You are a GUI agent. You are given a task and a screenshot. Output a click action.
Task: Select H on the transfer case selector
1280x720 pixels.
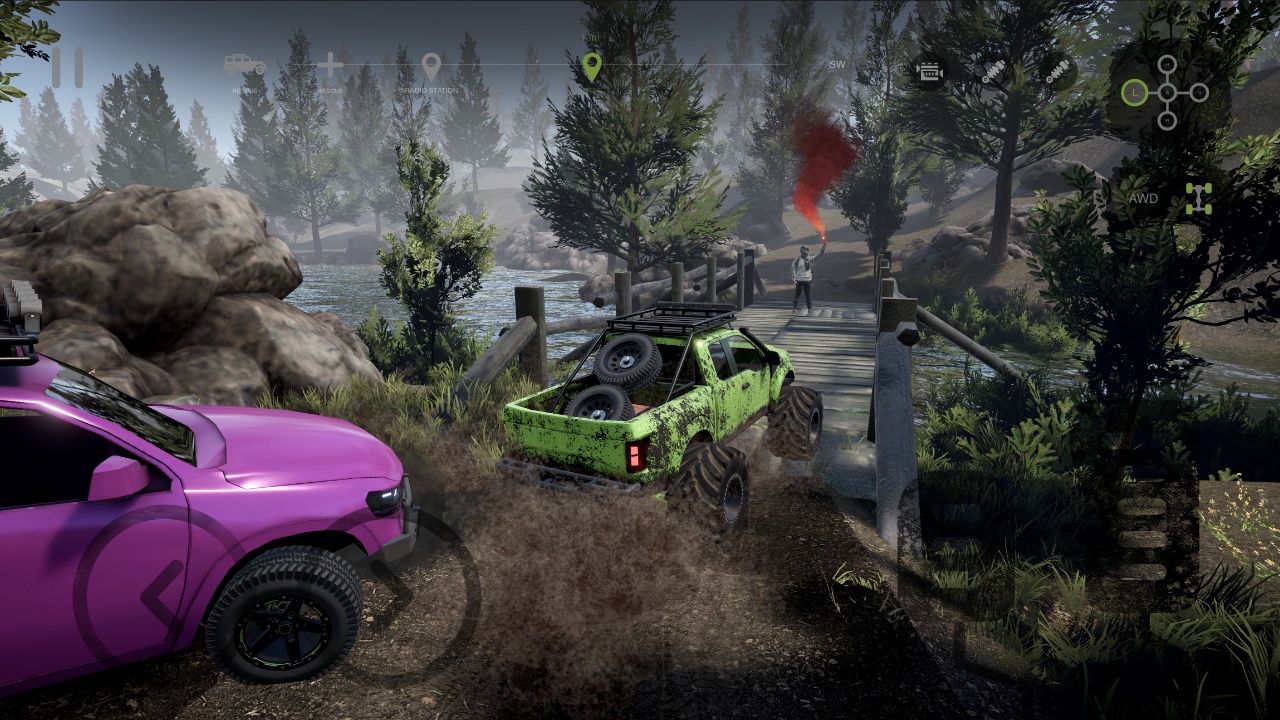pyautogui.click(x=1166, y=64)
